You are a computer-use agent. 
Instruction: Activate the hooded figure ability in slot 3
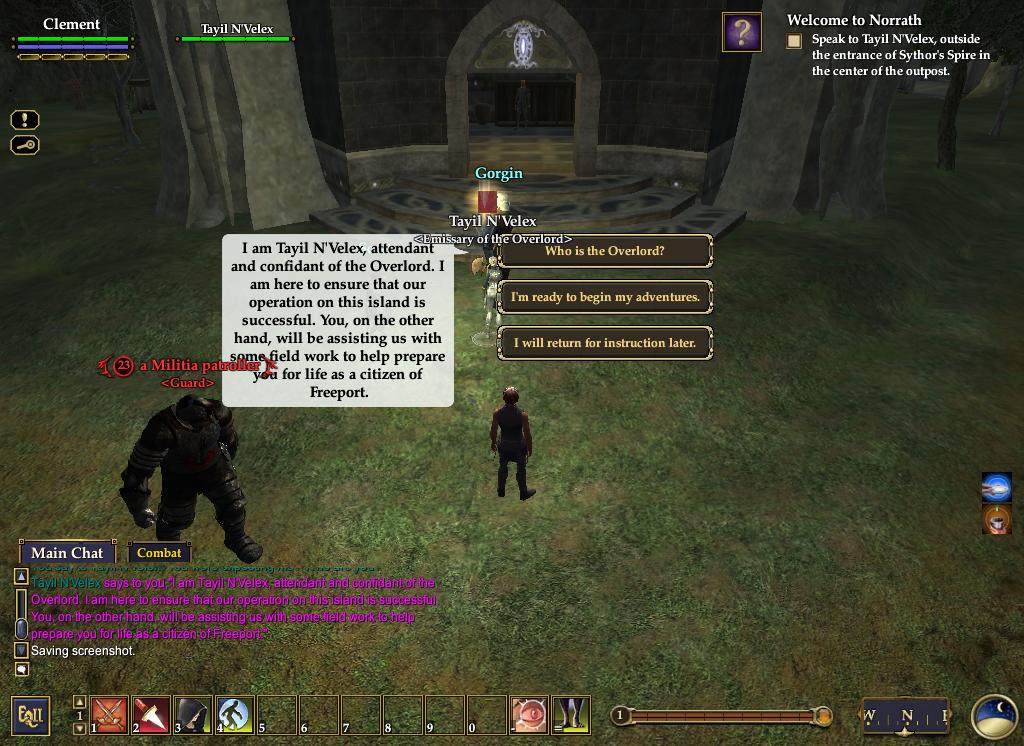(x=193, y=715)
